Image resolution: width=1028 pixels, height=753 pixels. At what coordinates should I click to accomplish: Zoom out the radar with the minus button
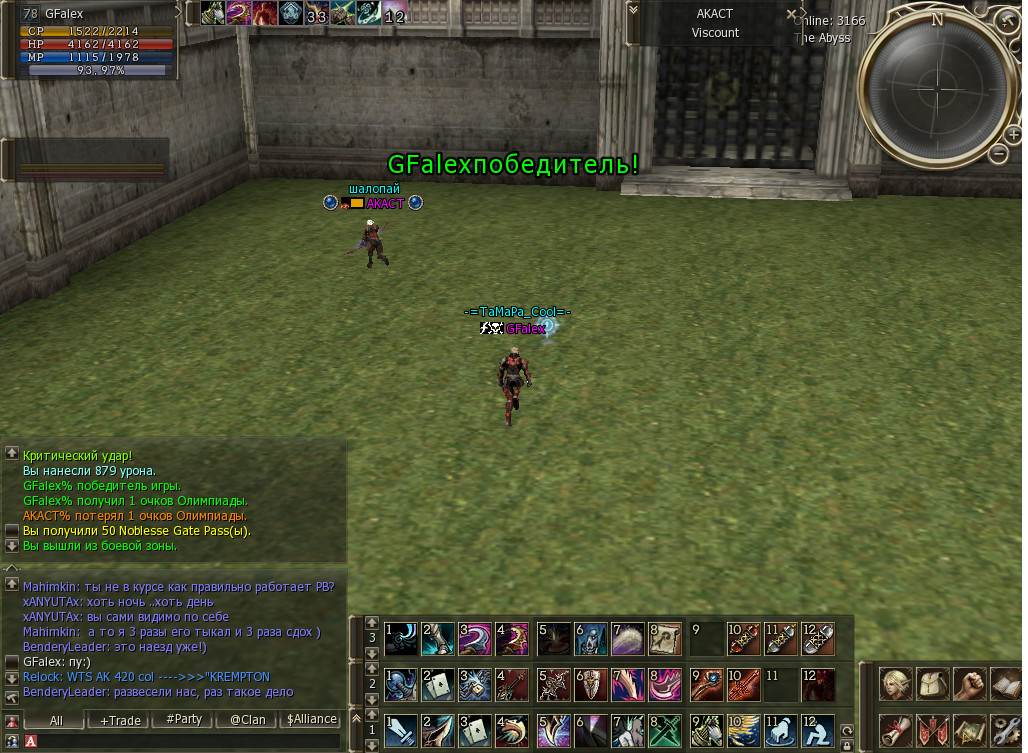(999, 153)
